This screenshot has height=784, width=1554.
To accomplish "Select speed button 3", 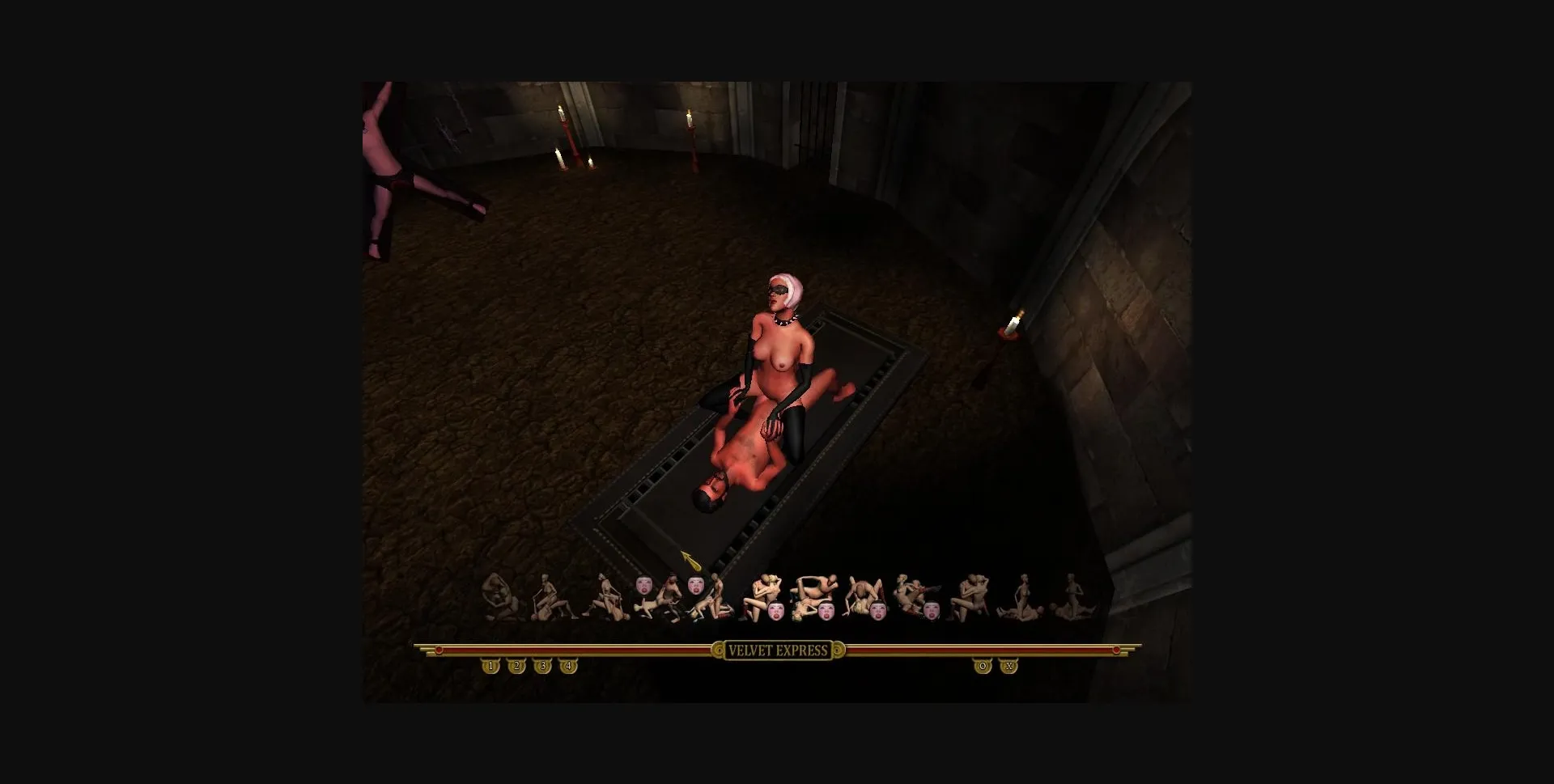I will click(x=540, y=666).
